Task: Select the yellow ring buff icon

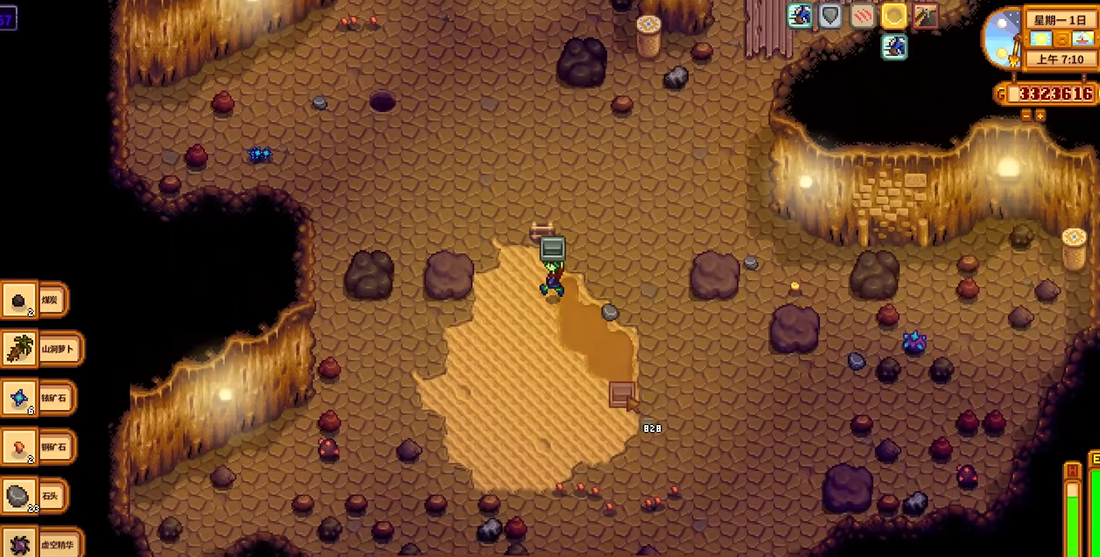Action: [x=894, y=15]
